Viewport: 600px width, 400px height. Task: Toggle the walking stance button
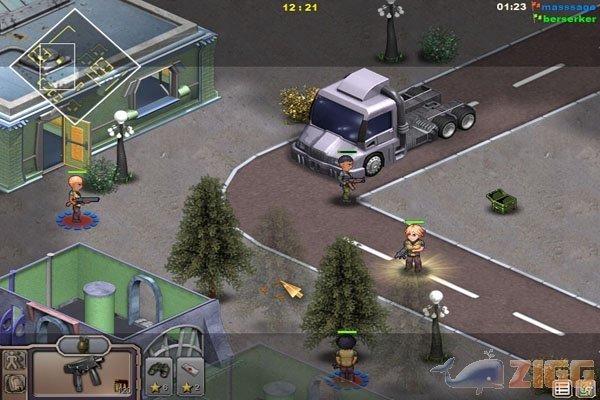pos(14,360)
